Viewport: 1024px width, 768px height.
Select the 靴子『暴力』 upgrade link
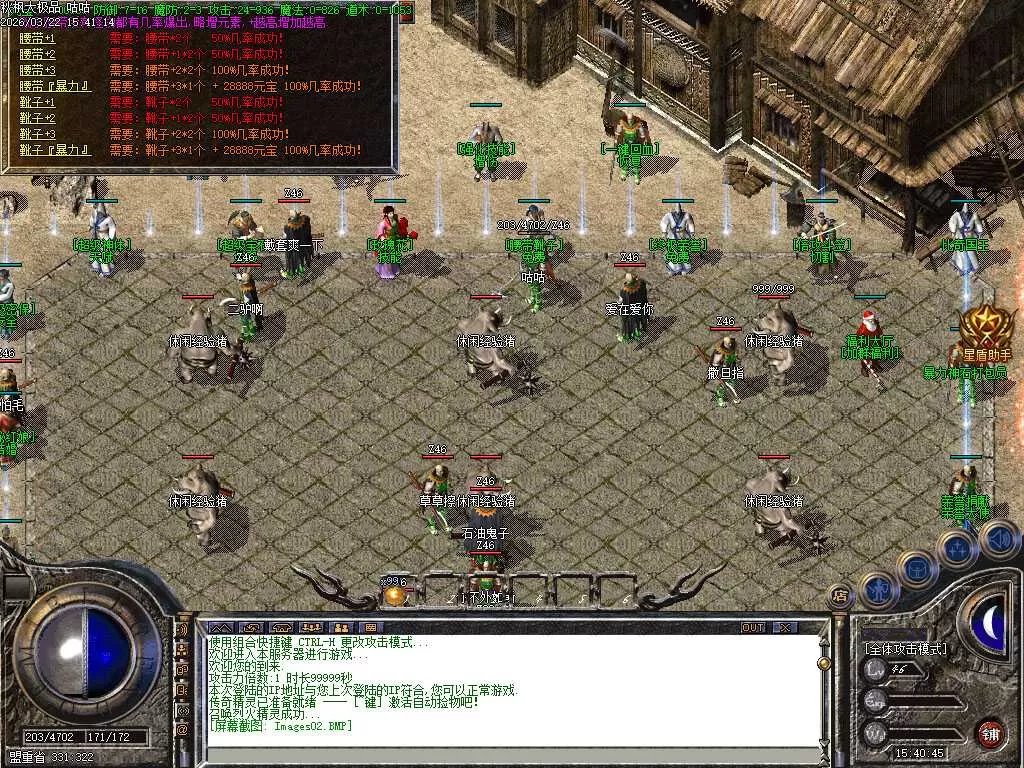click(x=55, y=150)
